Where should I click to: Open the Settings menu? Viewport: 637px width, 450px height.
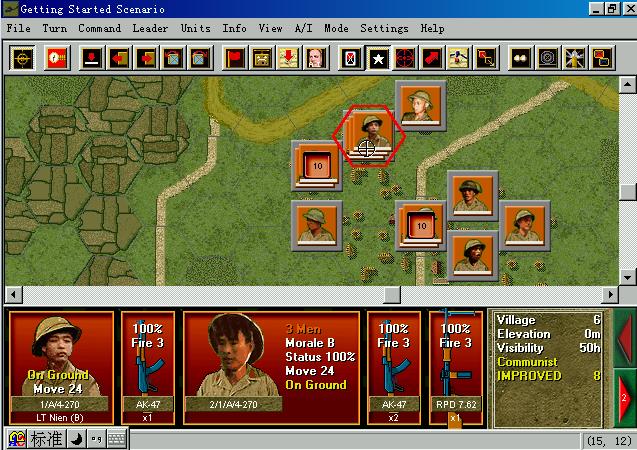point(384,28)
